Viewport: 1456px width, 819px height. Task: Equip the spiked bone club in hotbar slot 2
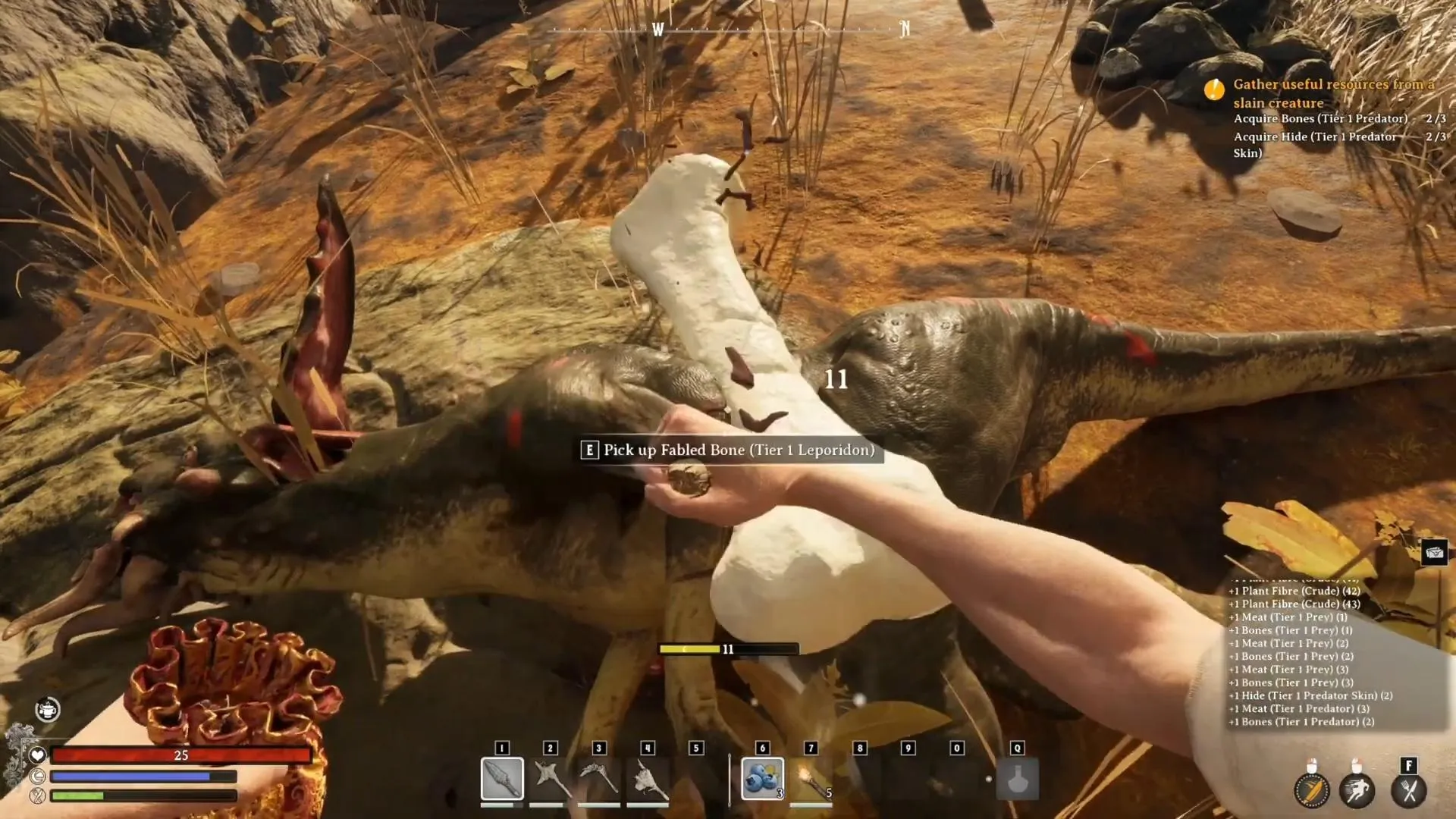pyautogui.click(x=551, y=779)
